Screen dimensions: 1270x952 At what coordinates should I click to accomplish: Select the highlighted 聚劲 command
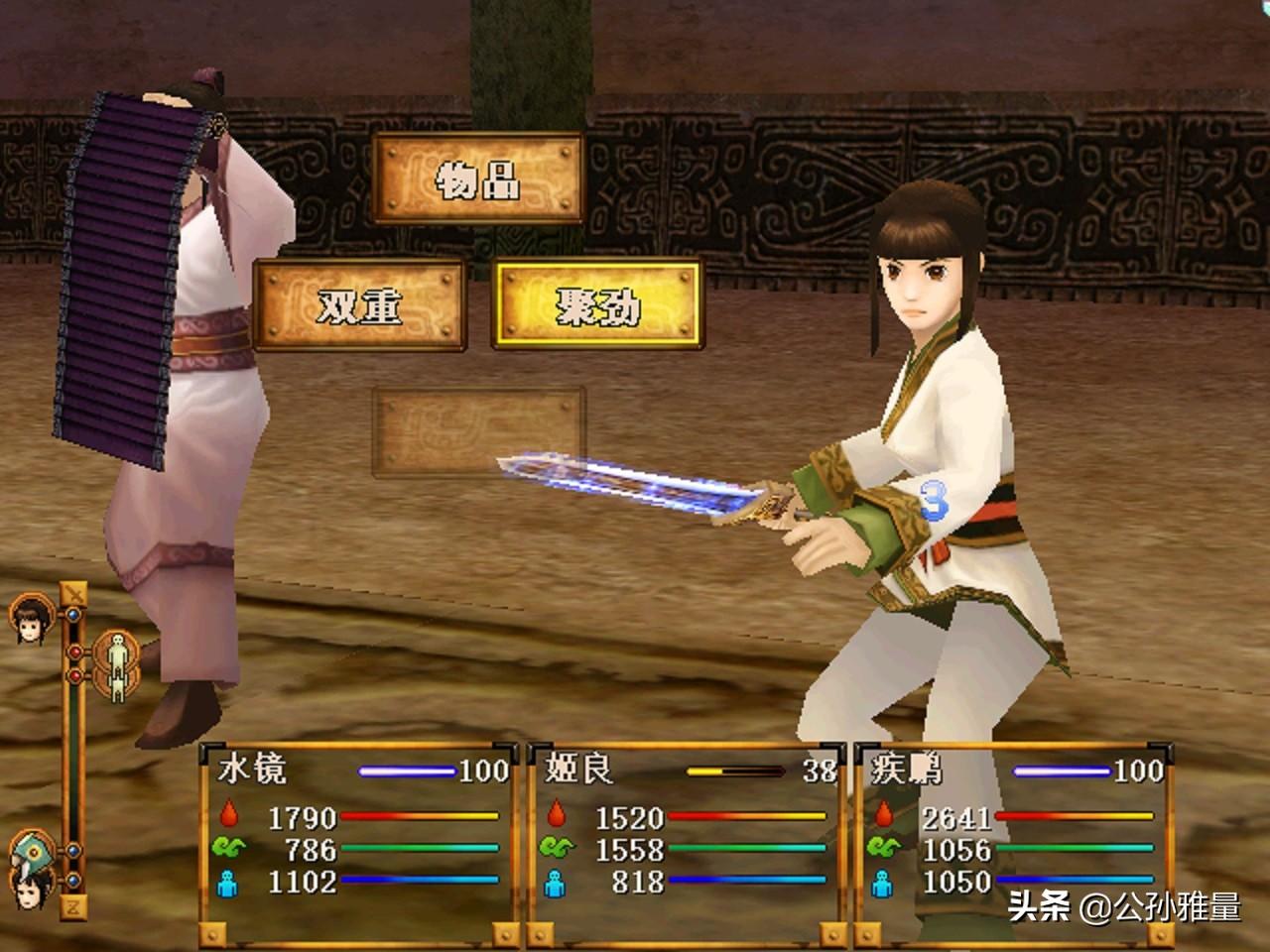(596, 306)
